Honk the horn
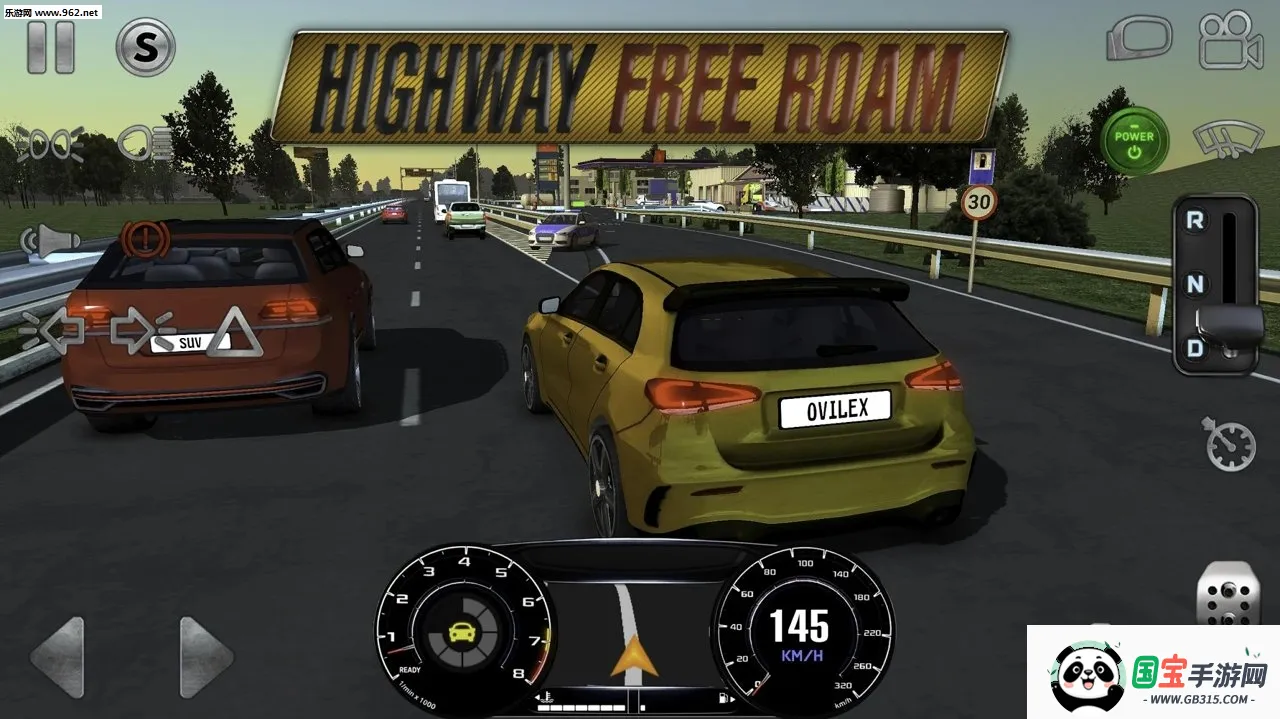This screenshot has width=1280, height=719. pyautogui.click(x=50, y=240)
